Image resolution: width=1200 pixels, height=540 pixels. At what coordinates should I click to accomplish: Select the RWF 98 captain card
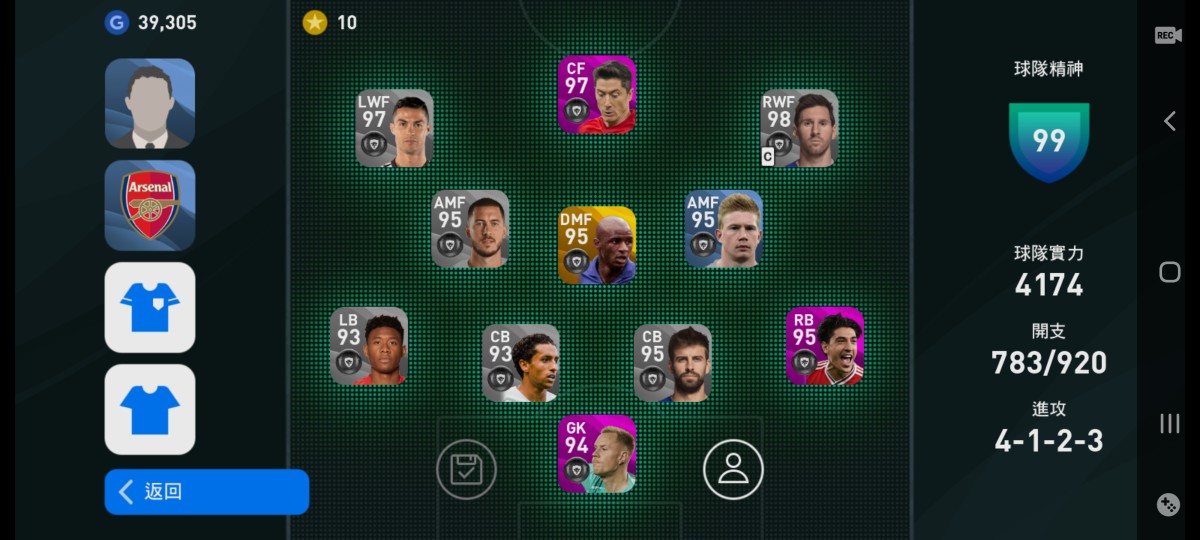tap(799, 128)
